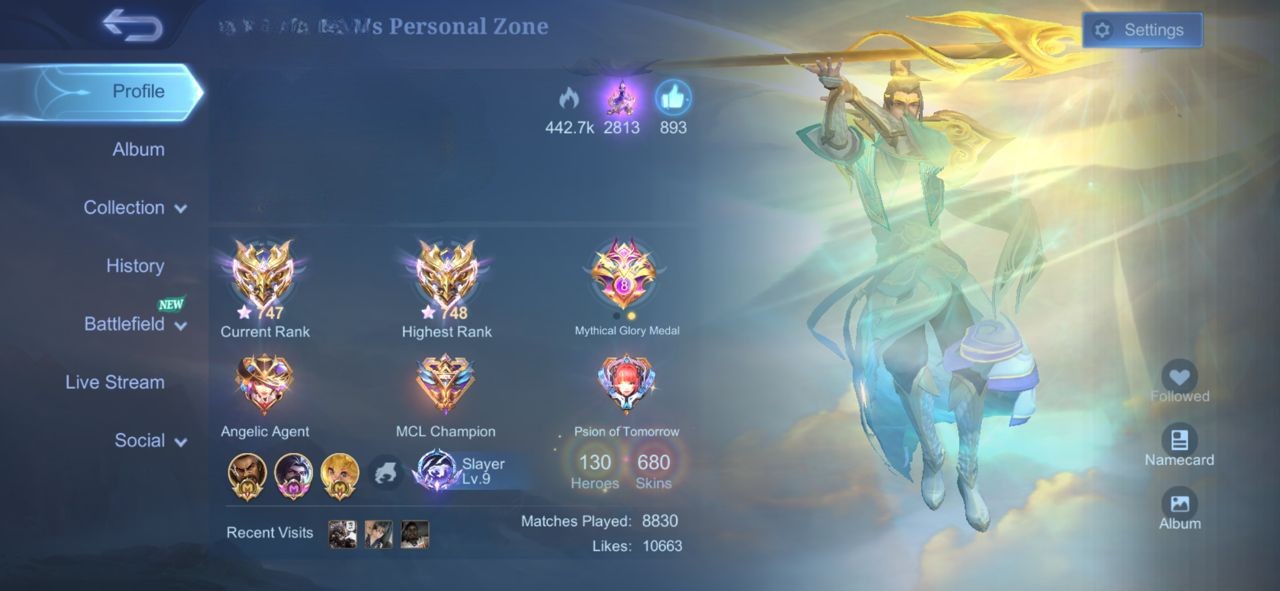Show the Live Stream tab
Screen dimensions: 1280x591
pyautogui.click(x=115, y=382)
